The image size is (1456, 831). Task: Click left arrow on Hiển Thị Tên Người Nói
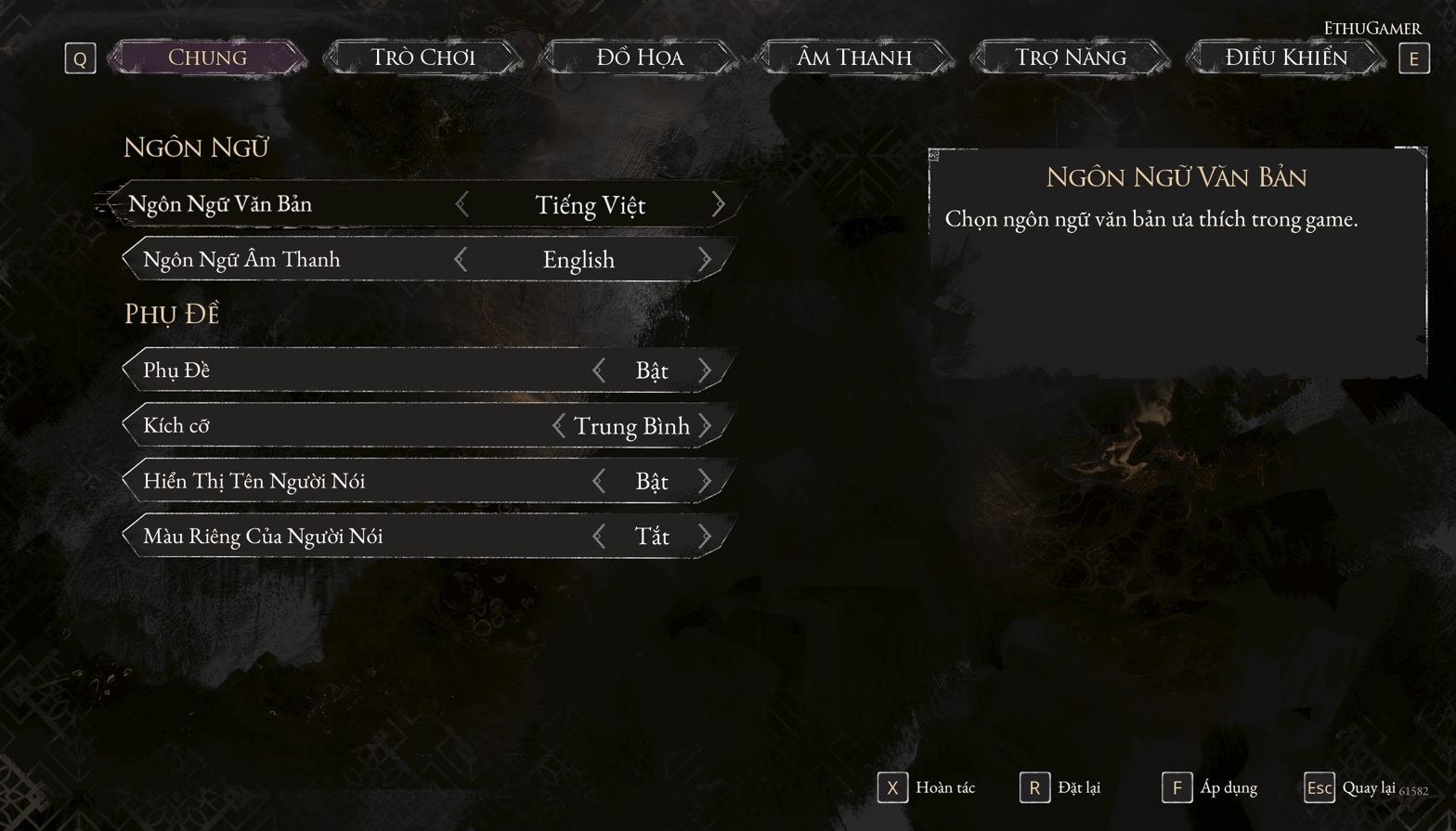[x=599, y=481]
